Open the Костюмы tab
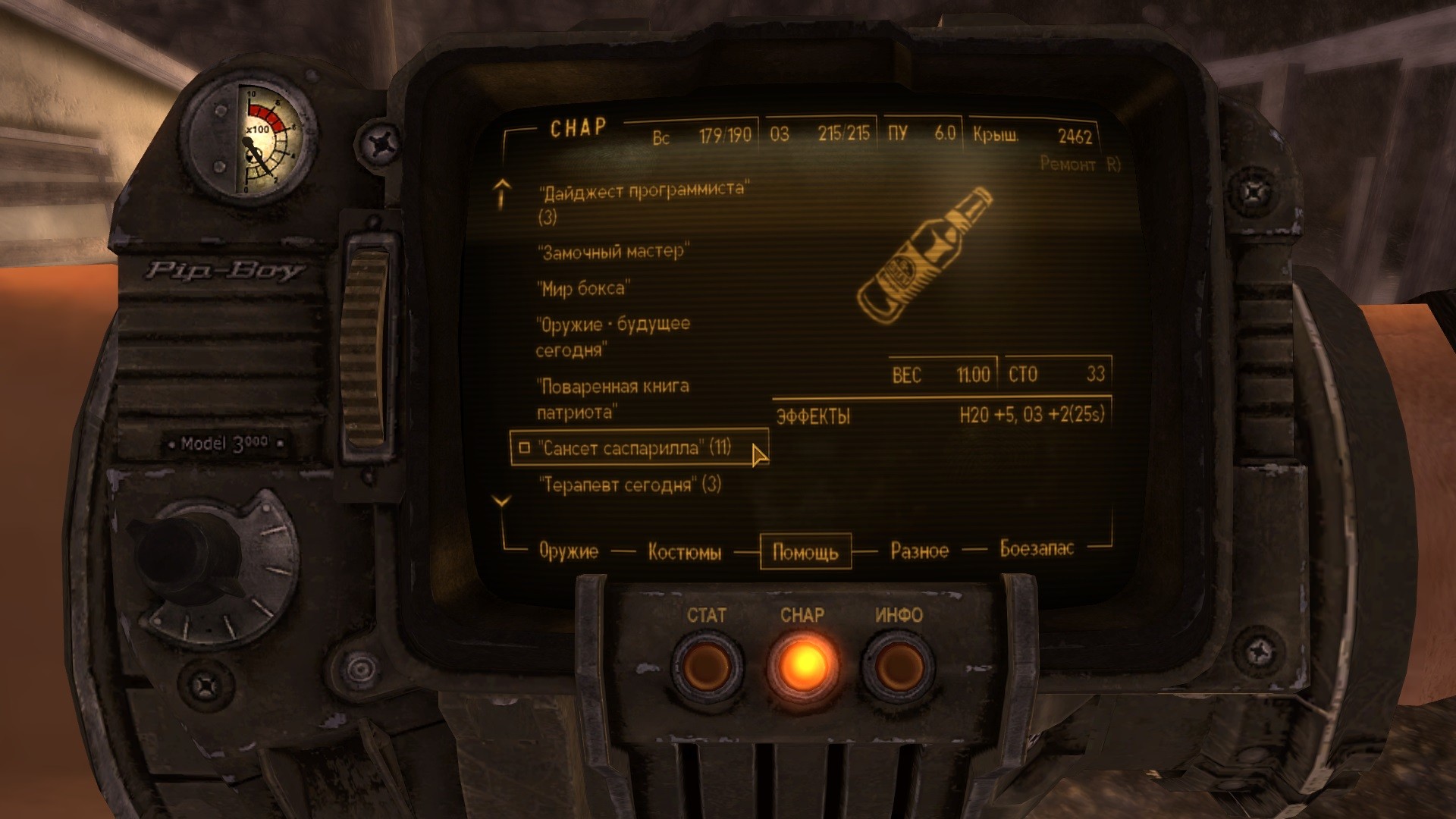This screenshot has height=819, width=1456. 684,552
